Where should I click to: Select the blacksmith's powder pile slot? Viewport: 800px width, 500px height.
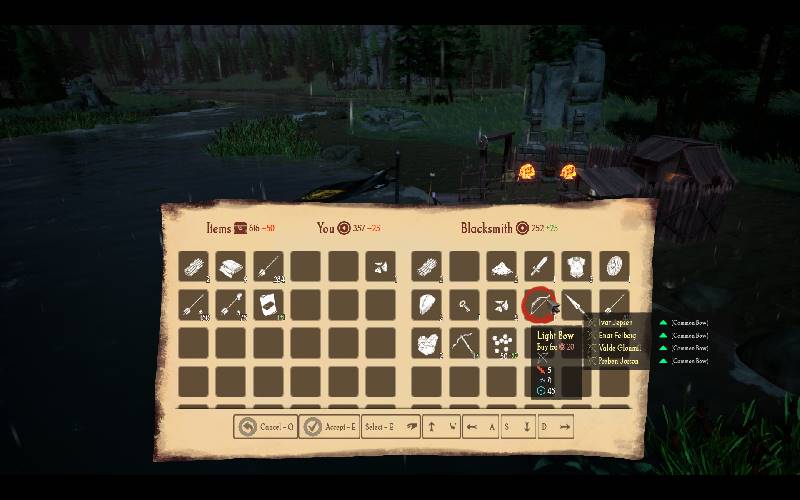(502, 267)
